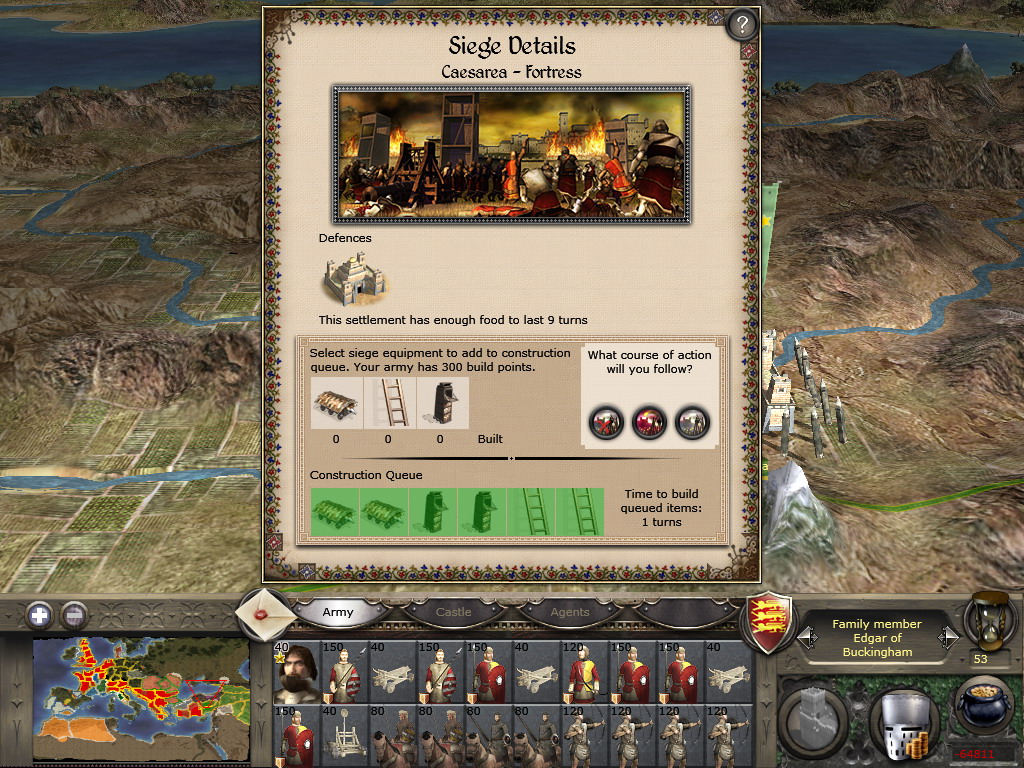Open the England faction shield overview
The height and width of the screenshot is (768, 1024).
click(x=771, y=620)
